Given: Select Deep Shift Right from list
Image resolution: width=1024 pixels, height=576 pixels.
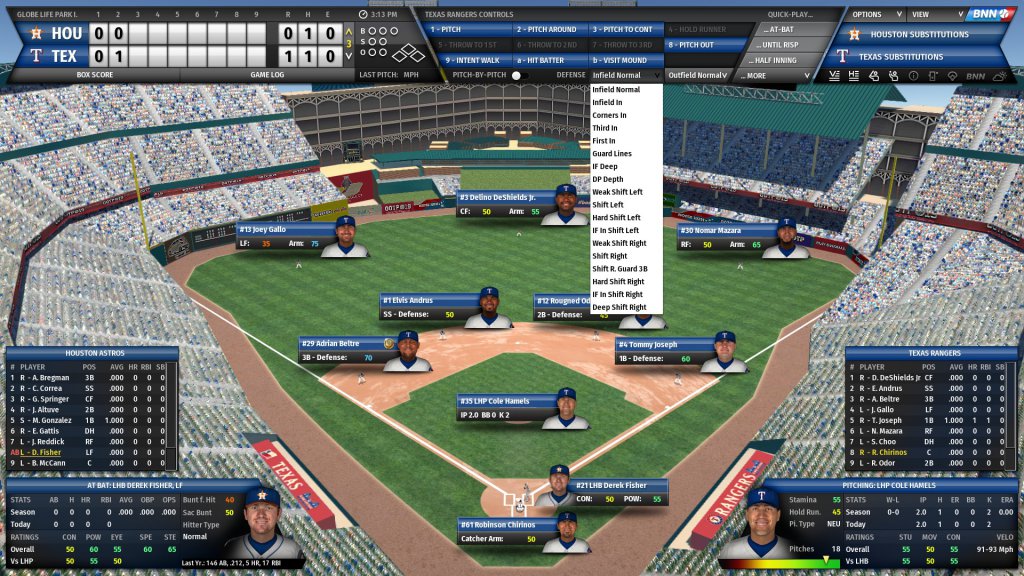Looking at the screenshot, I should coord(617,307).
